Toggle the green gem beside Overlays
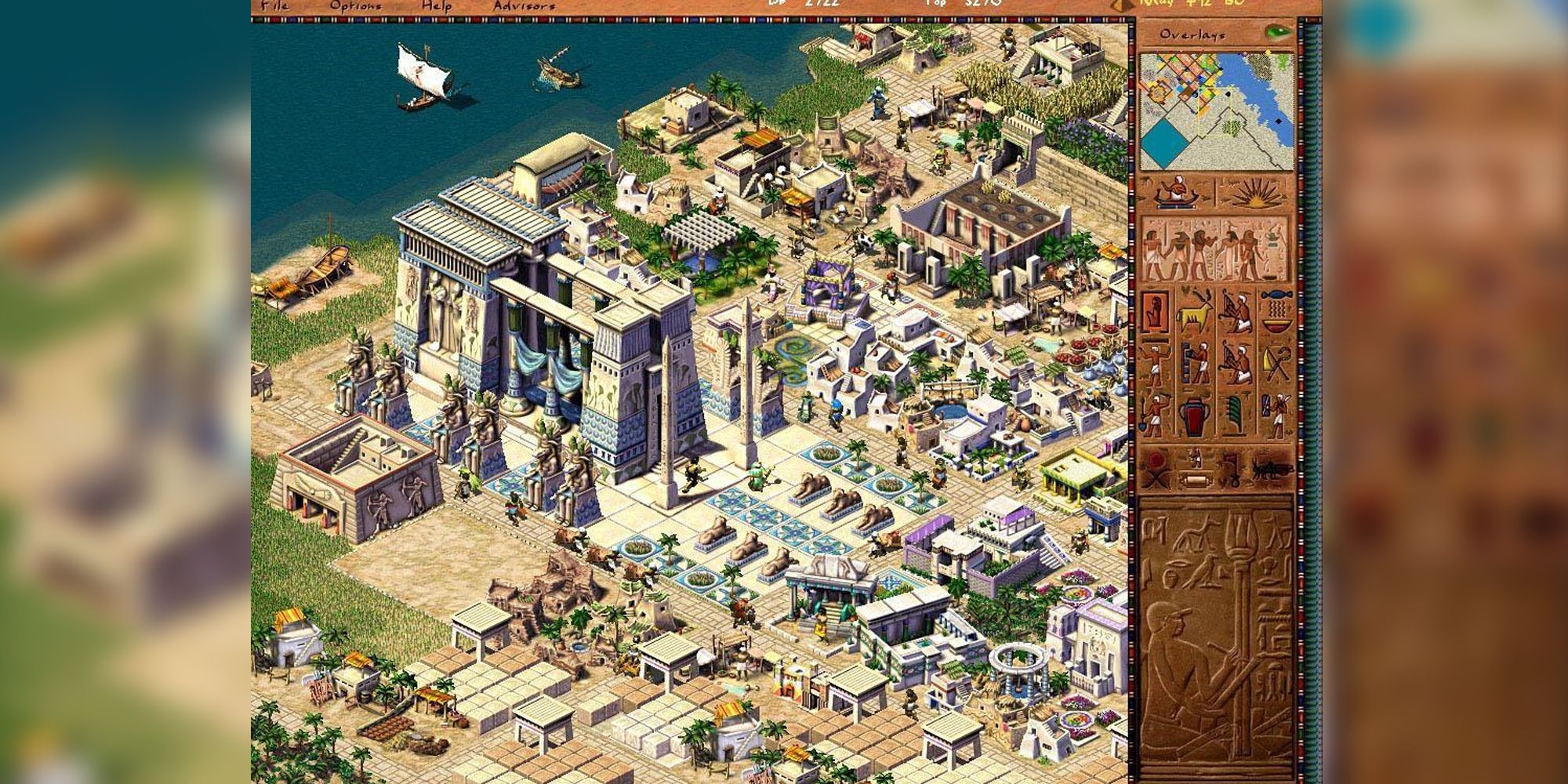 tap(1278, 33)
